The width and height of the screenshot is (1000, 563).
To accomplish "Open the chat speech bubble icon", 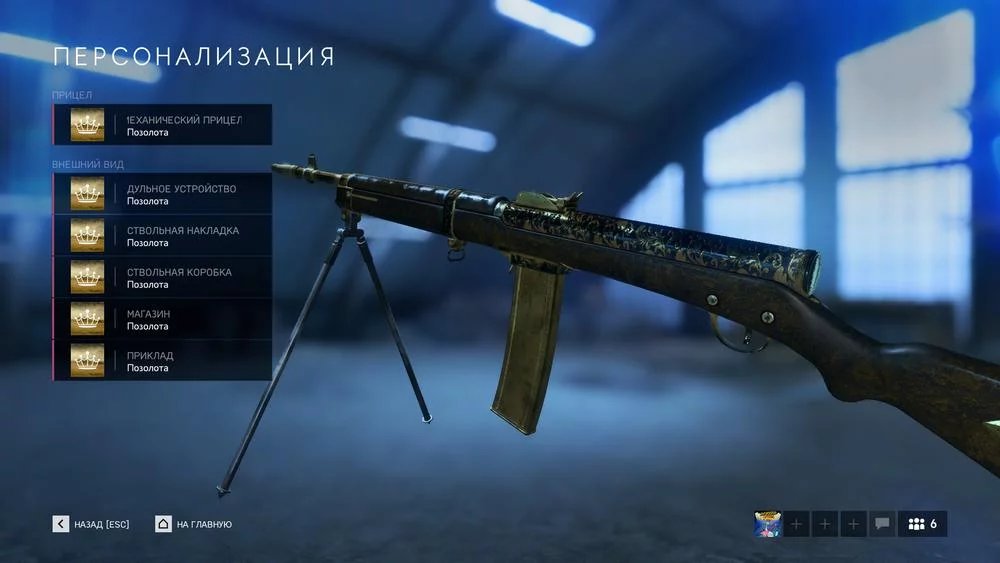I will tap(882, 524).
